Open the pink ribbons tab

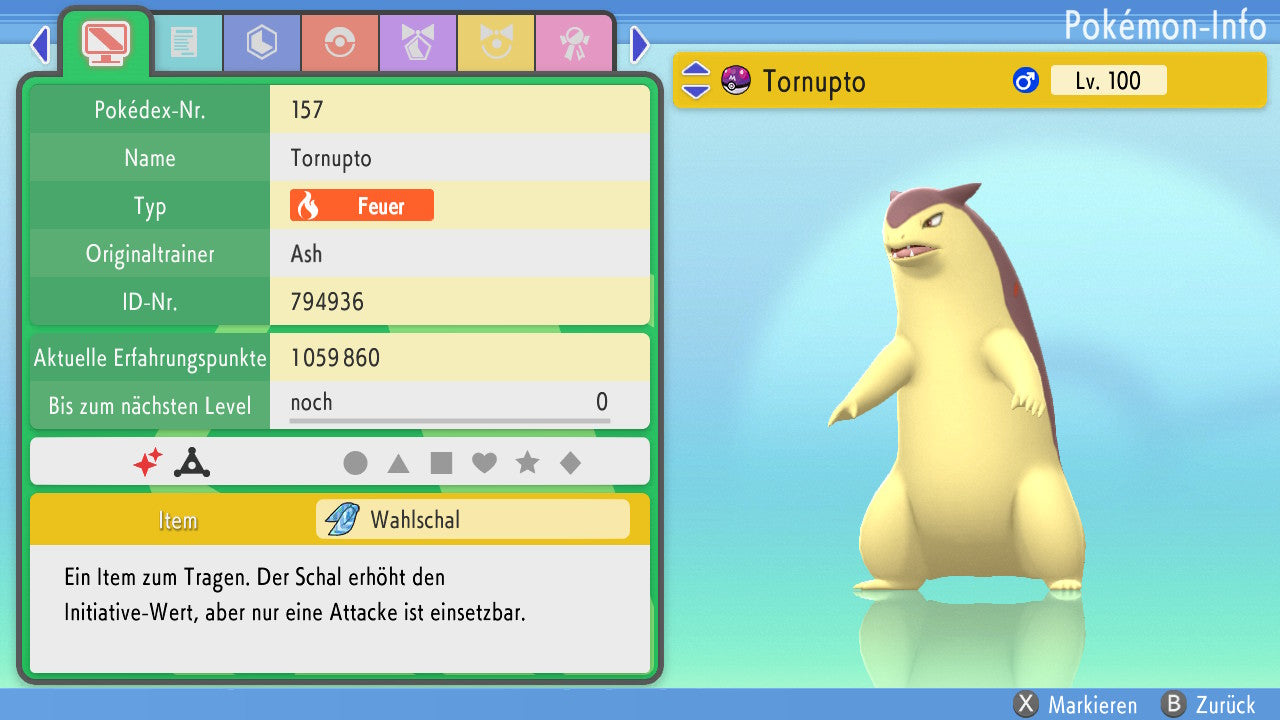point(573,43)
